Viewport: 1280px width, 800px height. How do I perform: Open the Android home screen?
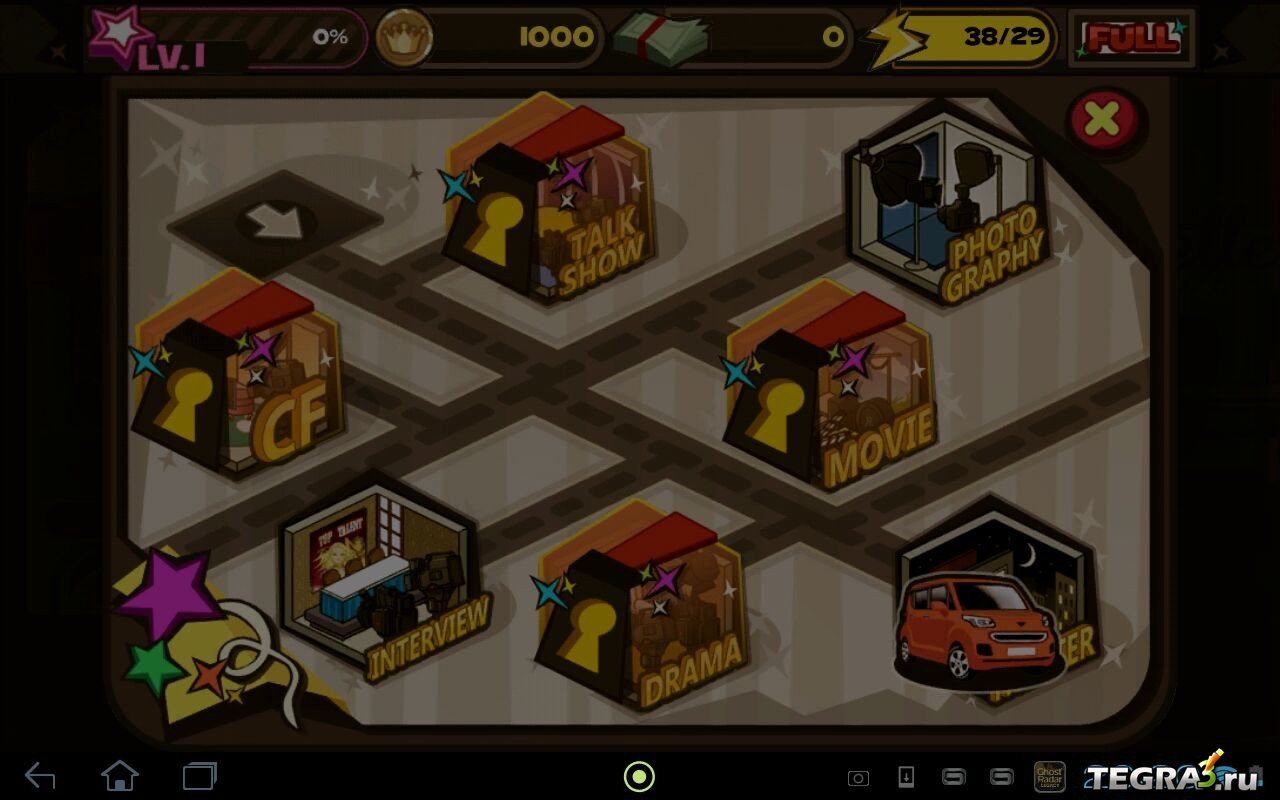(120, 775)
